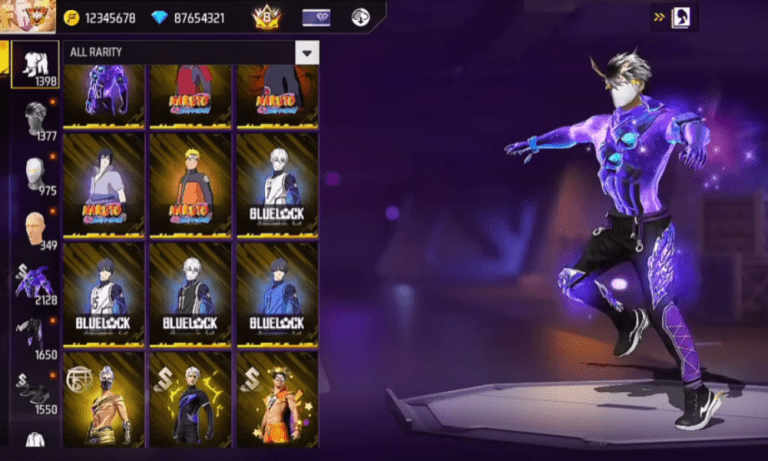Open the white jacket category tab

click(37, 442)
